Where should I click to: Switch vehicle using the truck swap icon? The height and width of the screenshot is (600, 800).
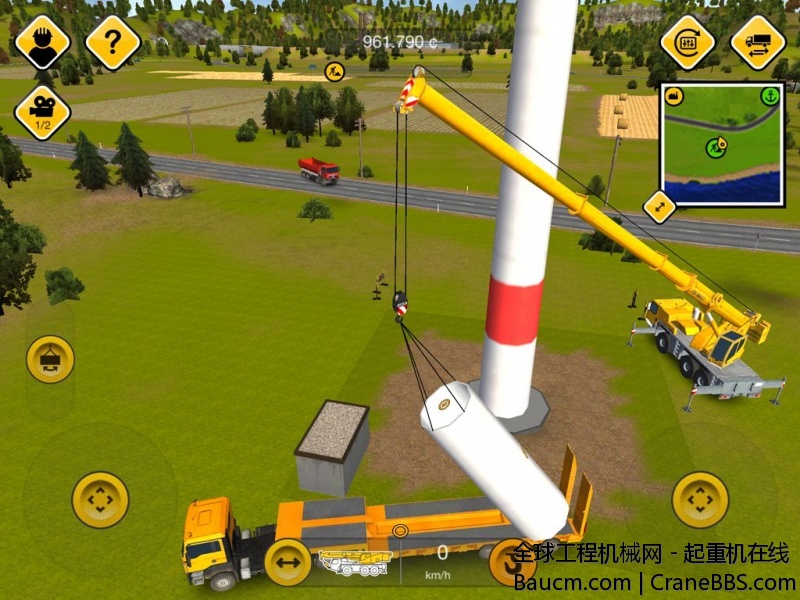(757, 43)
